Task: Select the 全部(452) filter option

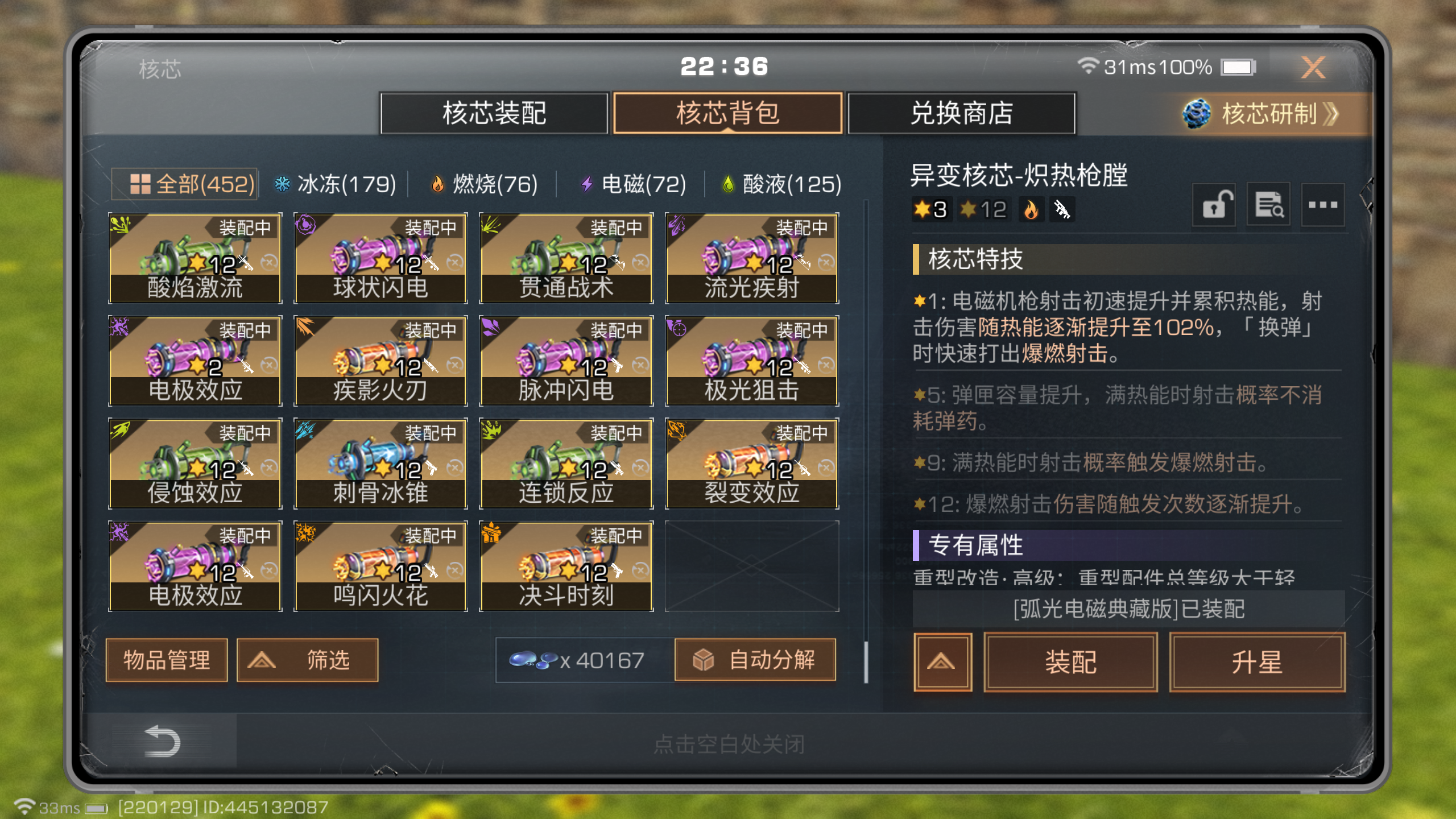Action: pos(184,183)
